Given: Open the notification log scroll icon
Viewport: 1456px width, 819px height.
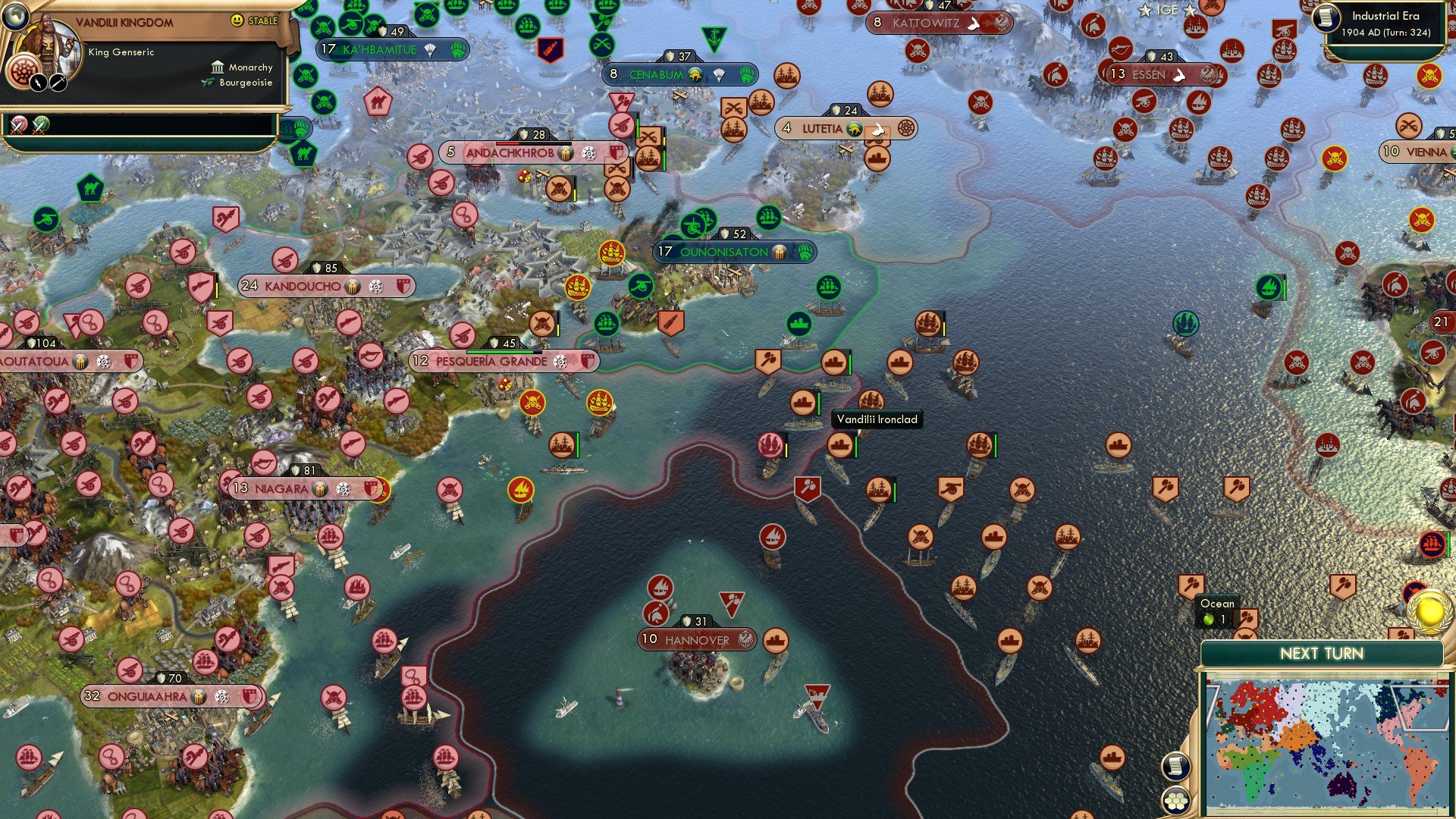Looking at the screenshot, I should tap(1176, 764).
